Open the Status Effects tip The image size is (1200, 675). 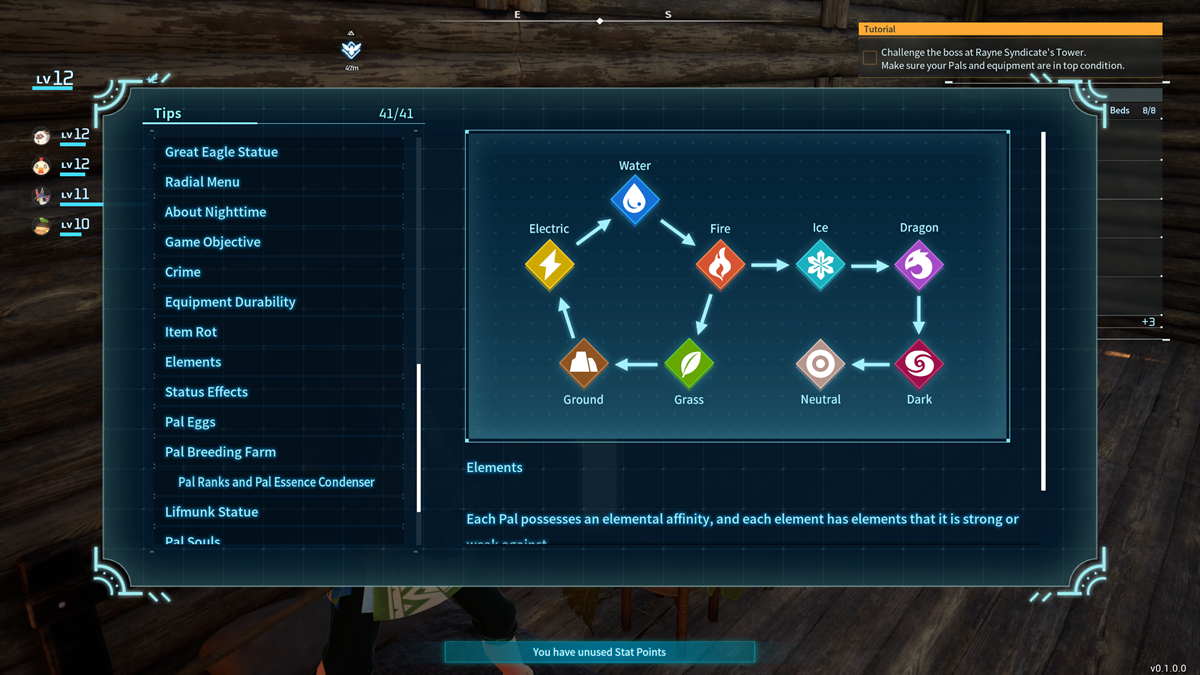(206, 392)
